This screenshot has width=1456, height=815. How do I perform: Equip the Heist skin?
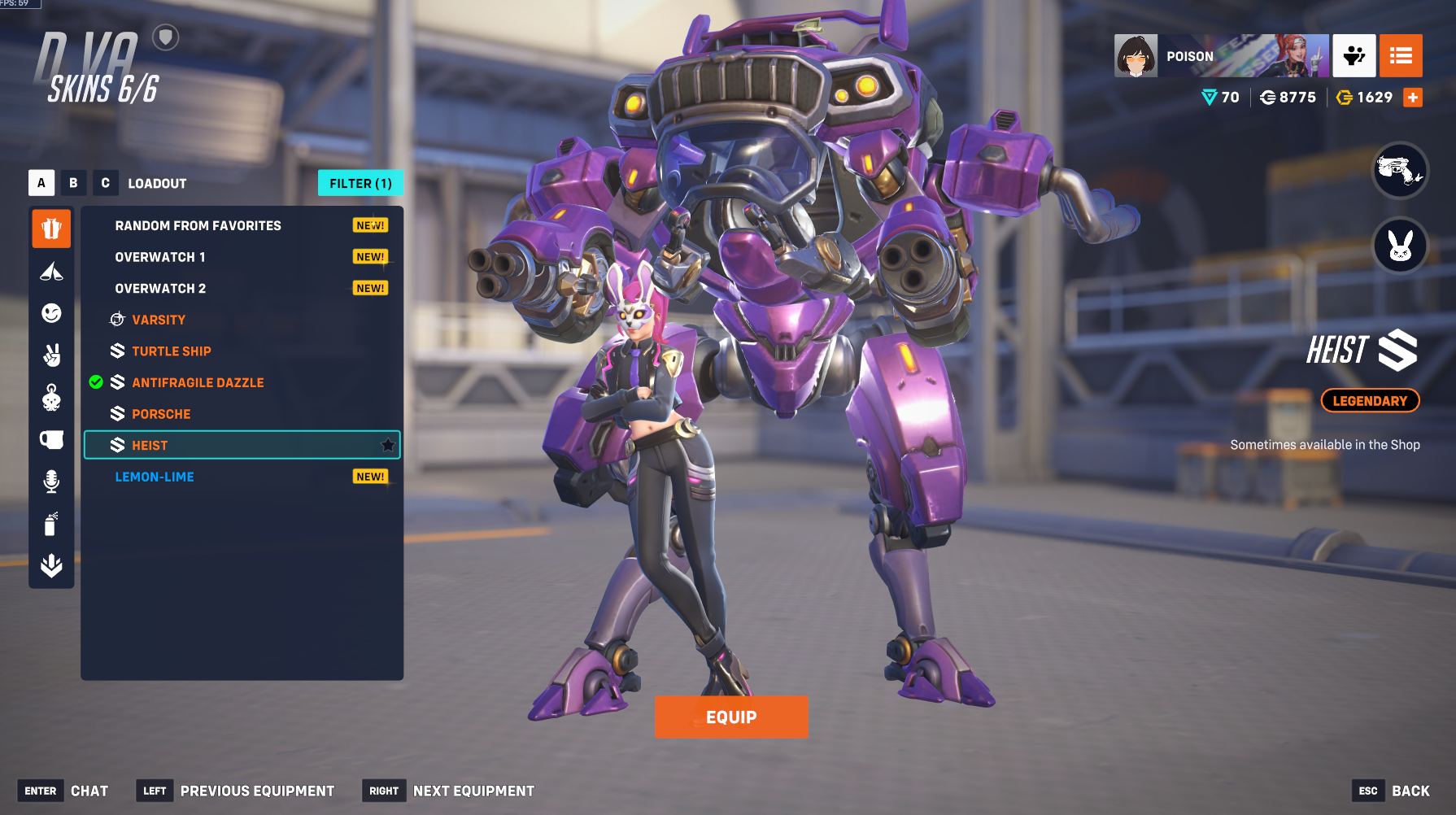tap(730, 717)
